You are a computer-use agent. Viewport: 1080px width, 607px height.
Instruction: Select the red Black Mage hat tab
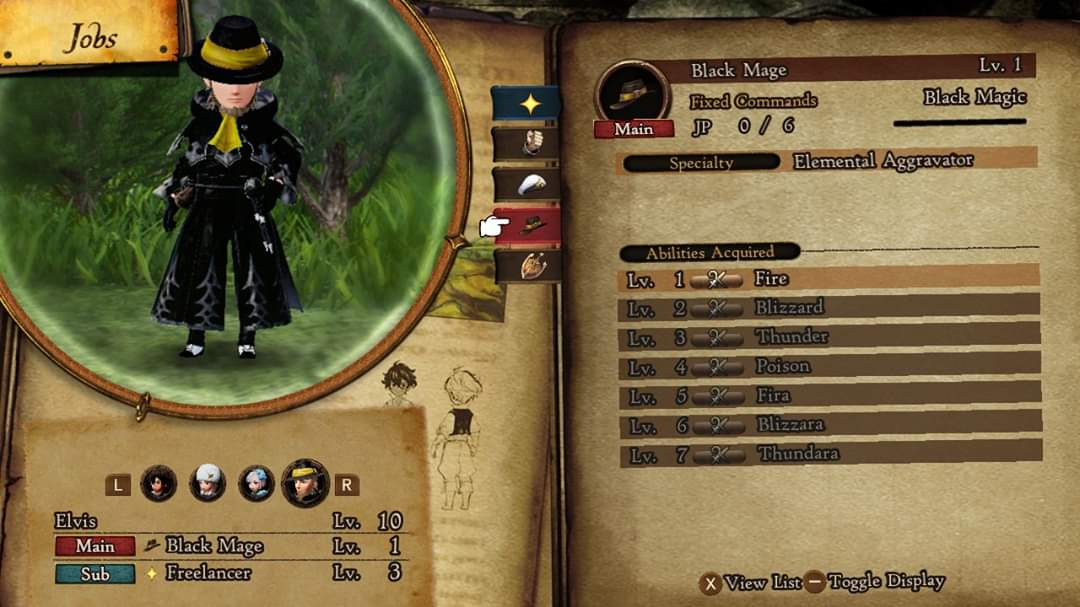pyautogui.click(x=528, y=226)
